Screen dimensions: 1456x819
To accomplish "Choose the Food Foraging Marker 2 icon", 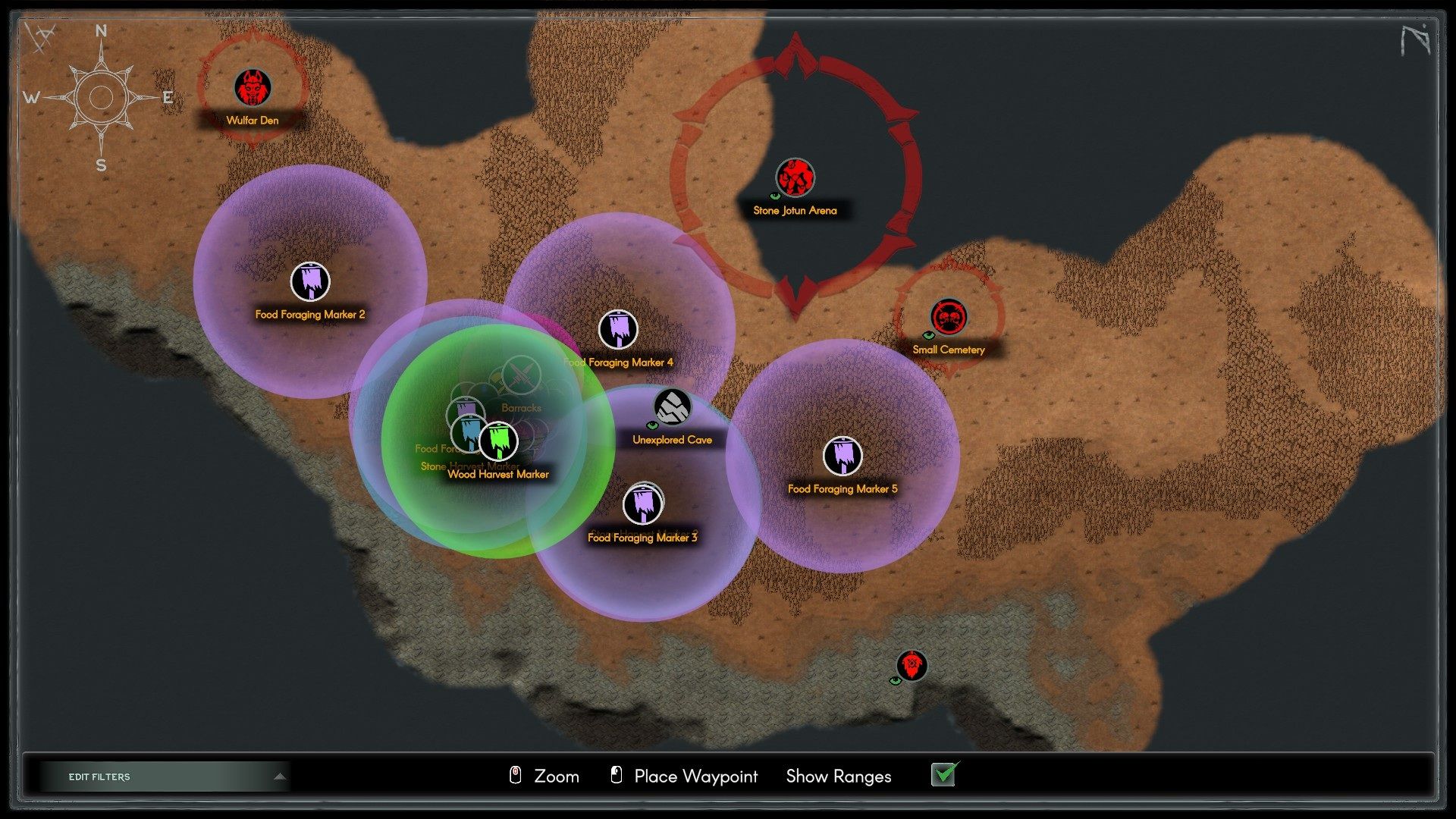I will click(x=310, y=281).
